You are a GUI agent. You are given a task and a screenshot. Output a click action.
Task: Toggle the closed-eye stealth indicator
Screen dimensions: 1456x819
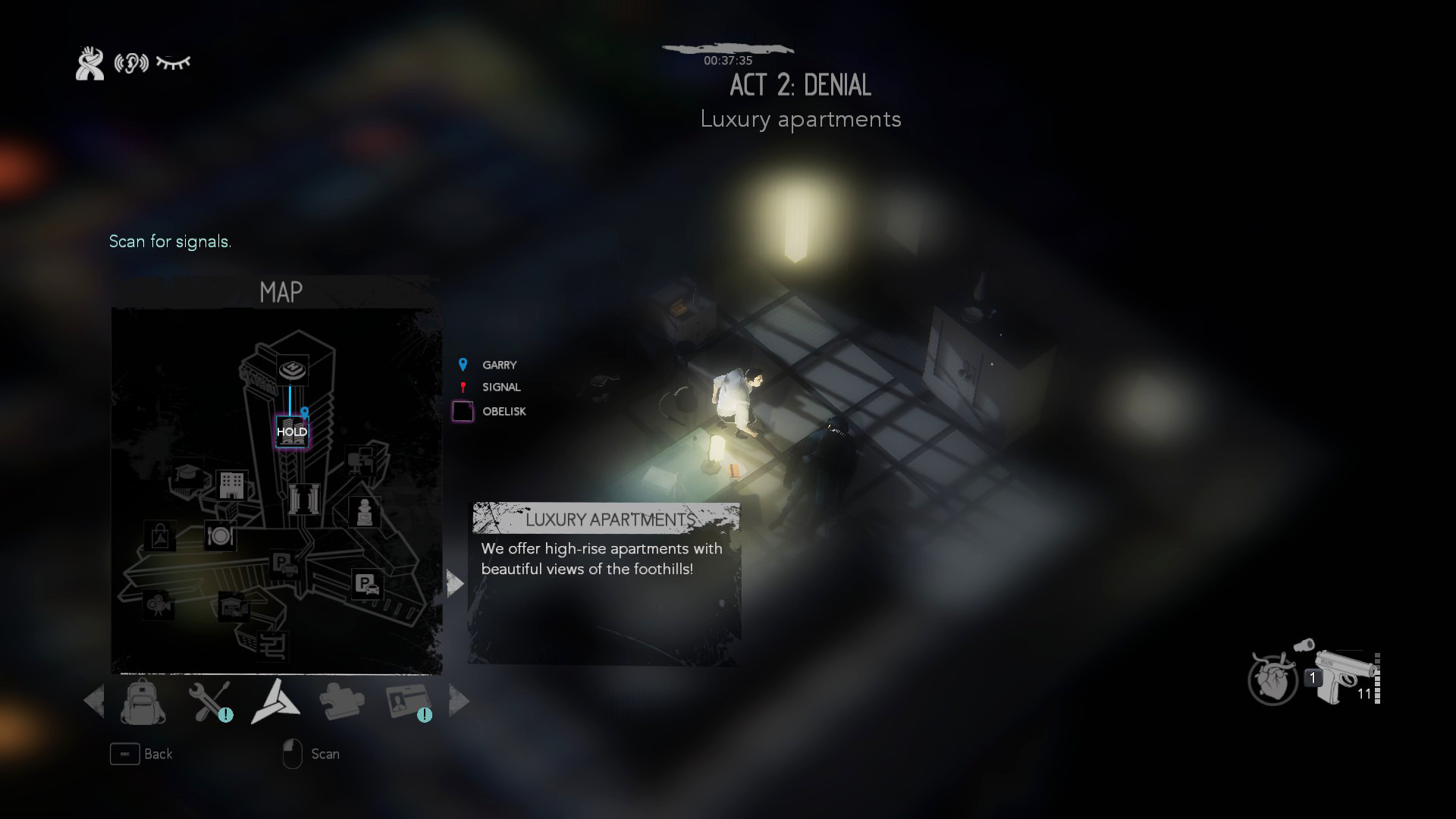[x=173, y=63]
